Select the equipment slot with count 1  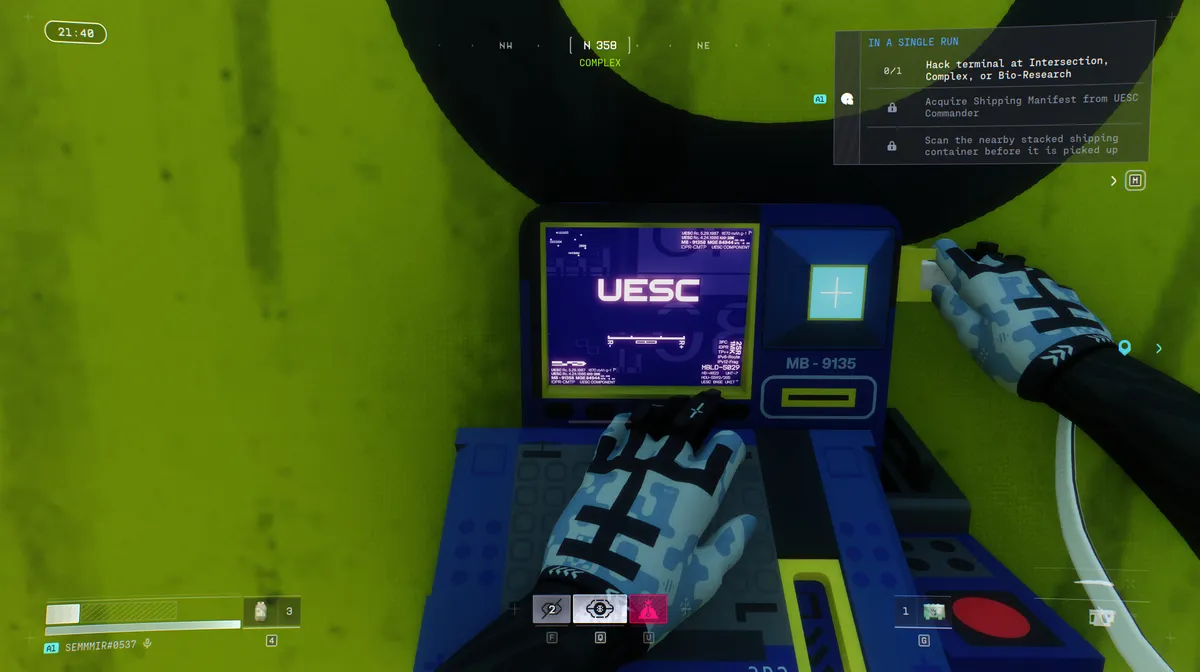924,611
